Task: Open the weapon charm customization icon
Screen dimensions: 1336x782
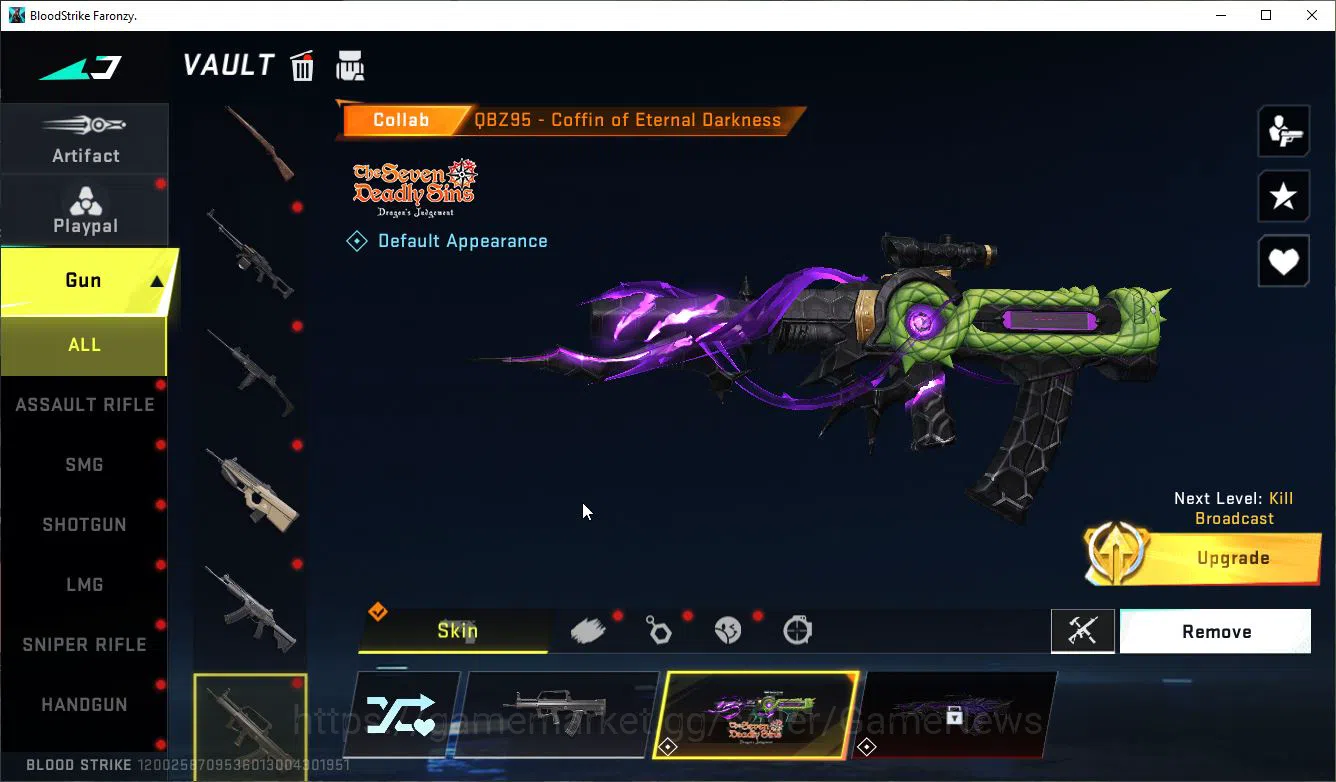Action: point(658,630)
